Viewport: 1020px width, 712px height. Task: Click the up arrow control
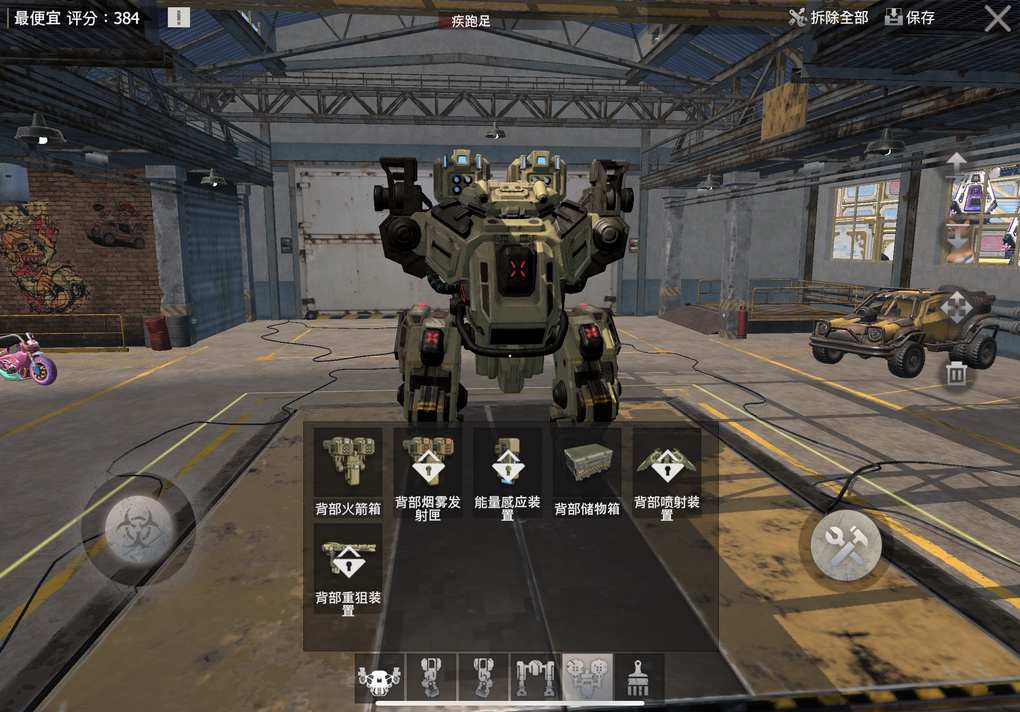pos(957,161)
